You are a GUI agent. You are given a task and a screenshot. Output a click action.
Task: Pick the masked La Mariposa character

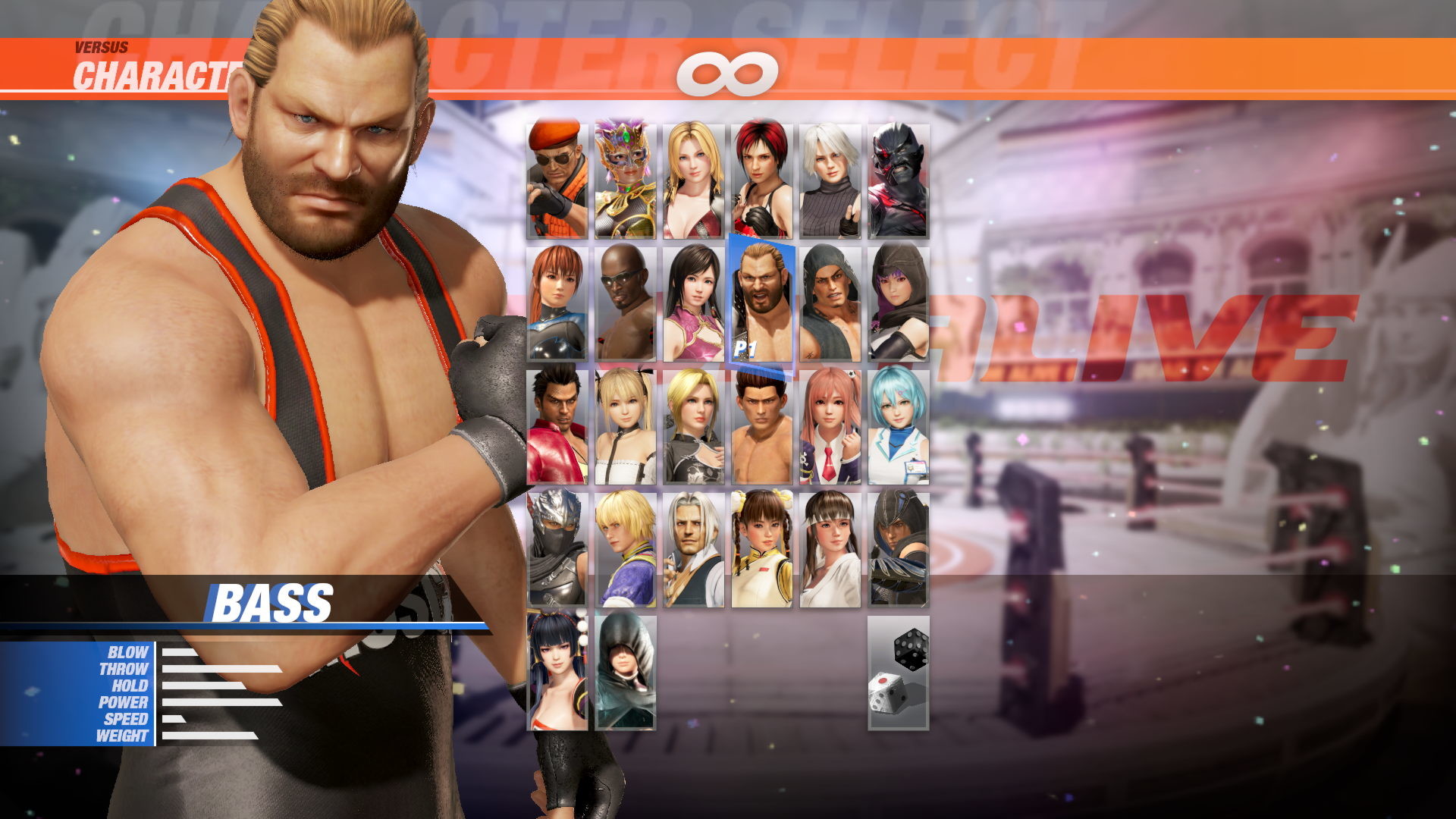[627, 178]
